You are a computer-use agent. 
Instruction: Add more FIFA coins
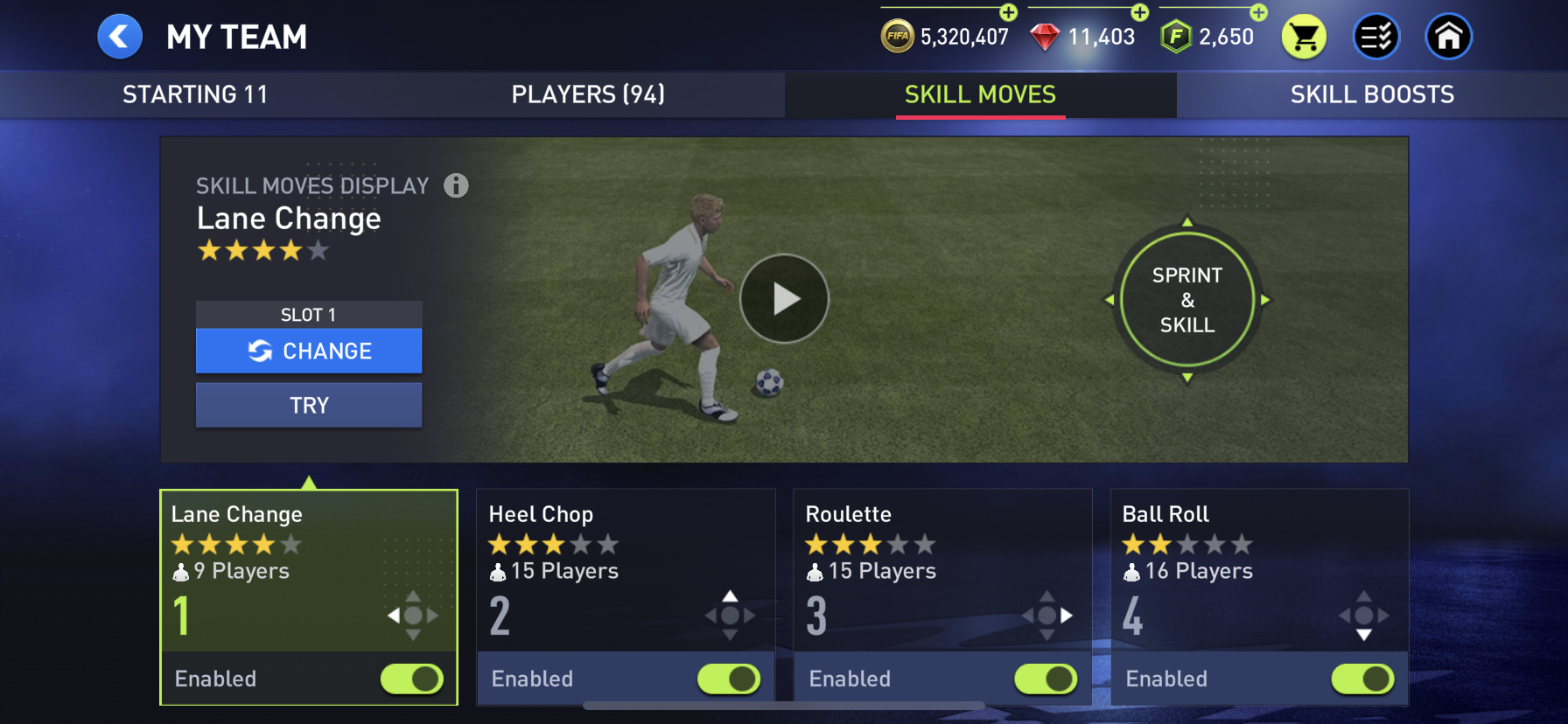pos(1009,12)
